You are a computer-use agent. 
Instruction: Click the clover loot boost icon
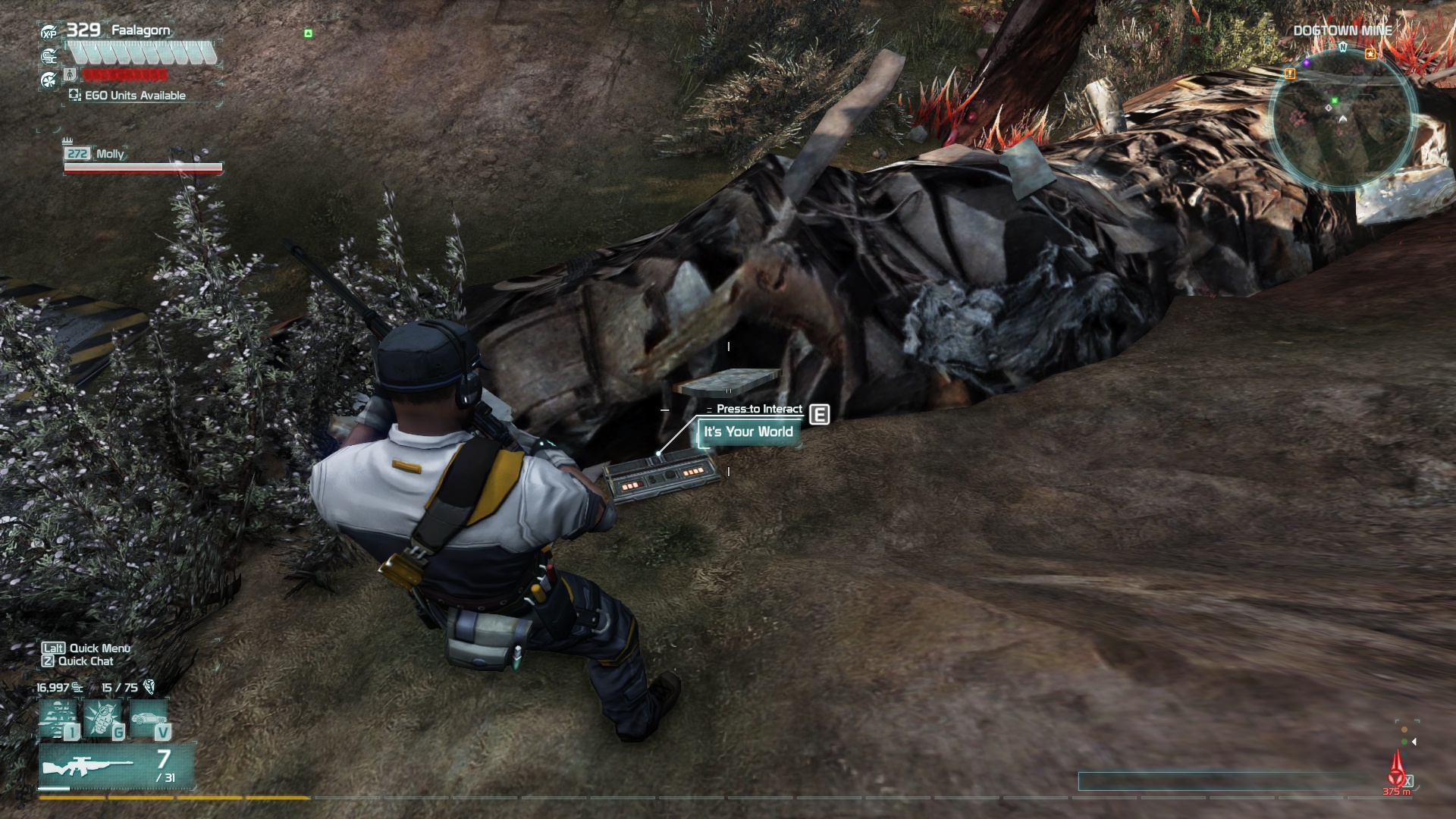(49, 78)
